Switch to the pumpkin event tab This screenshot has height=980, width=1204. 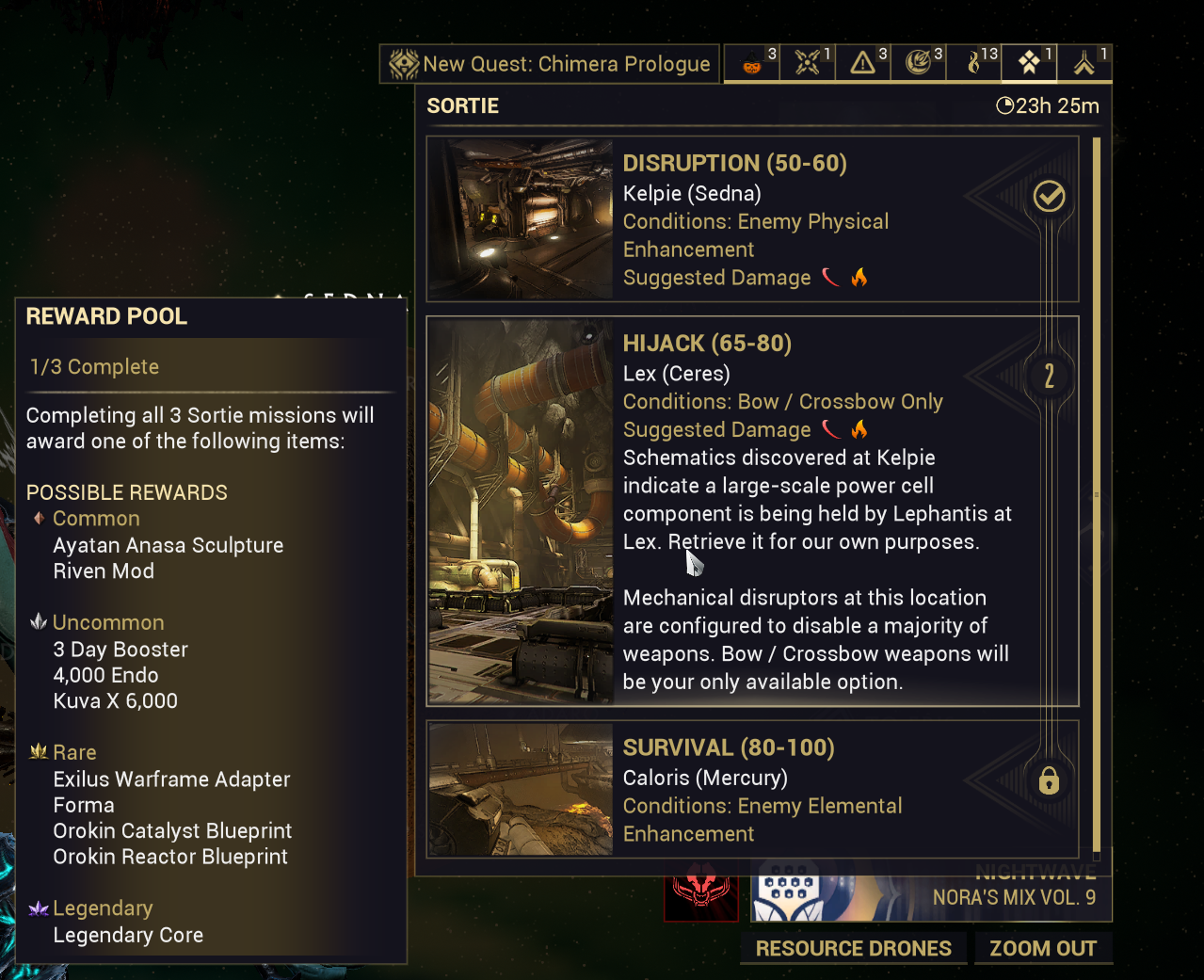click(x=752, y=63)
